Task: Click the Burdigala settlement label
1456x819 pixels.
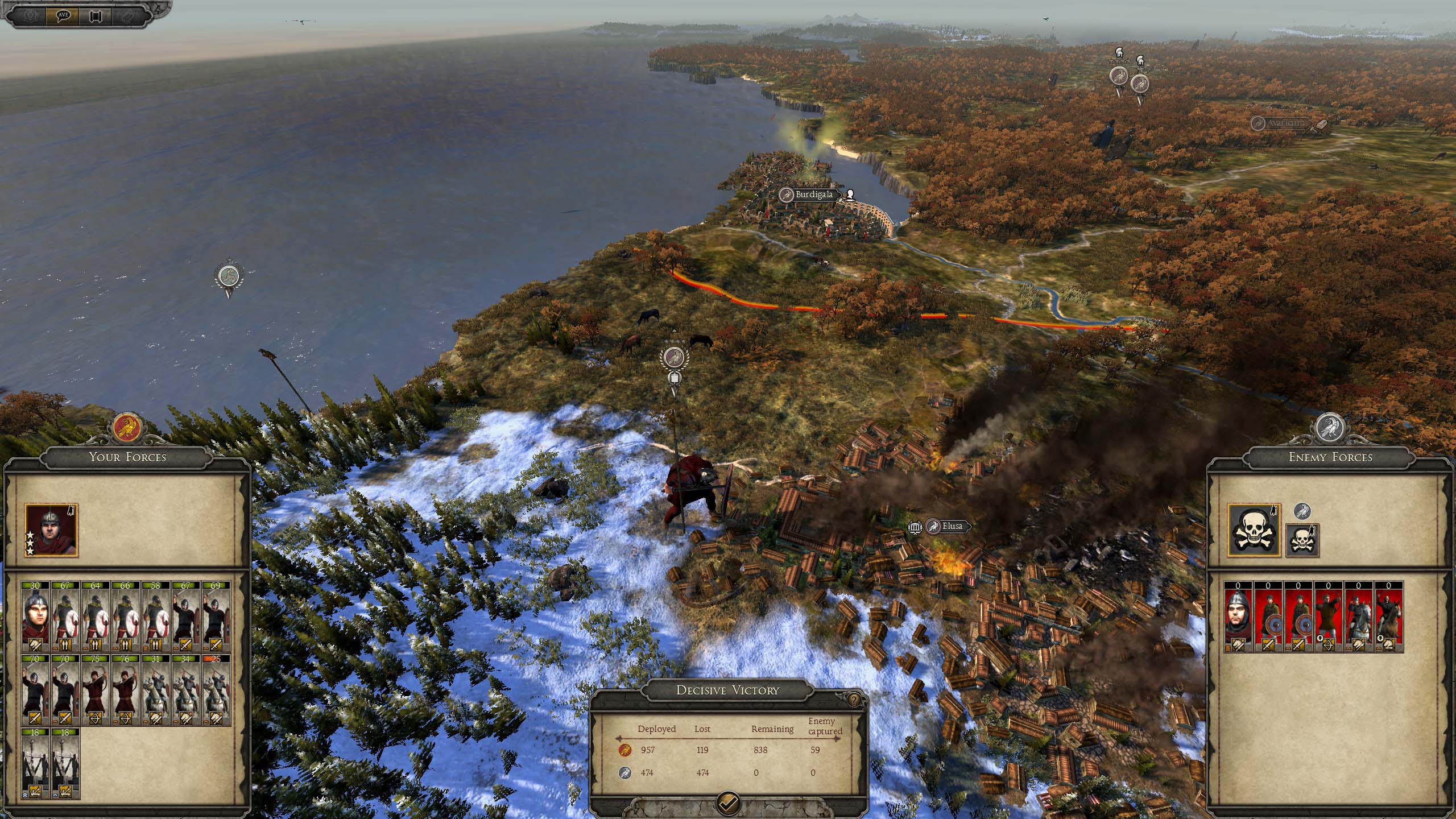Action: point(813,195)
